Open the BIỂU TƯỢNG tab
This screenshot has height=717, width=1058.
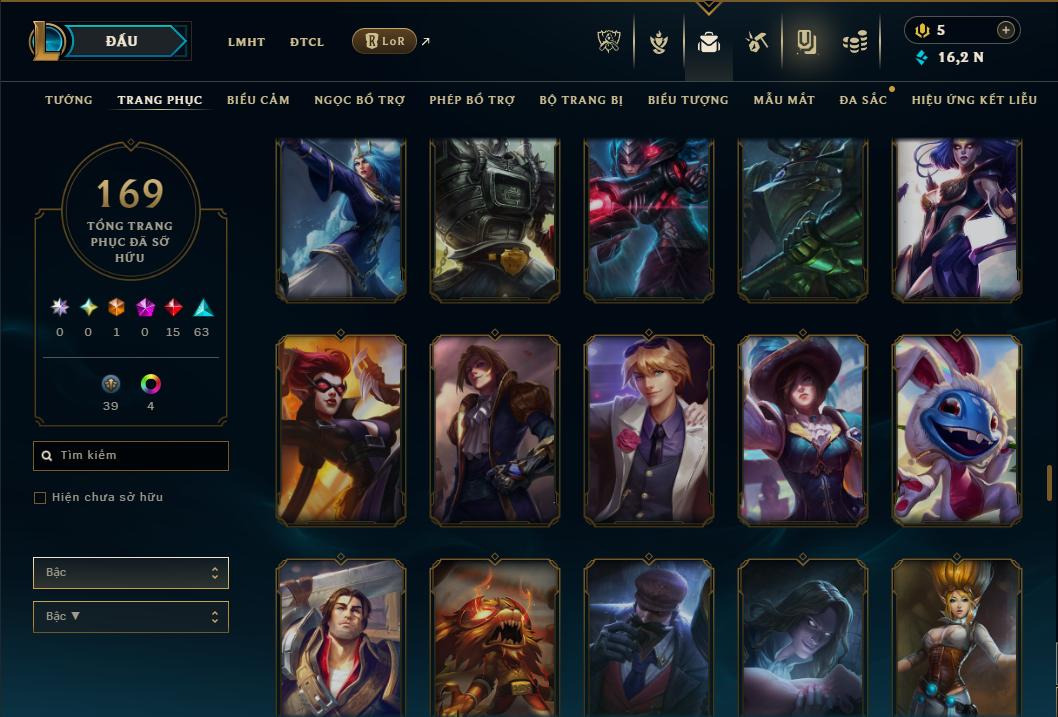pyautogui.click(x=688, y=100)
